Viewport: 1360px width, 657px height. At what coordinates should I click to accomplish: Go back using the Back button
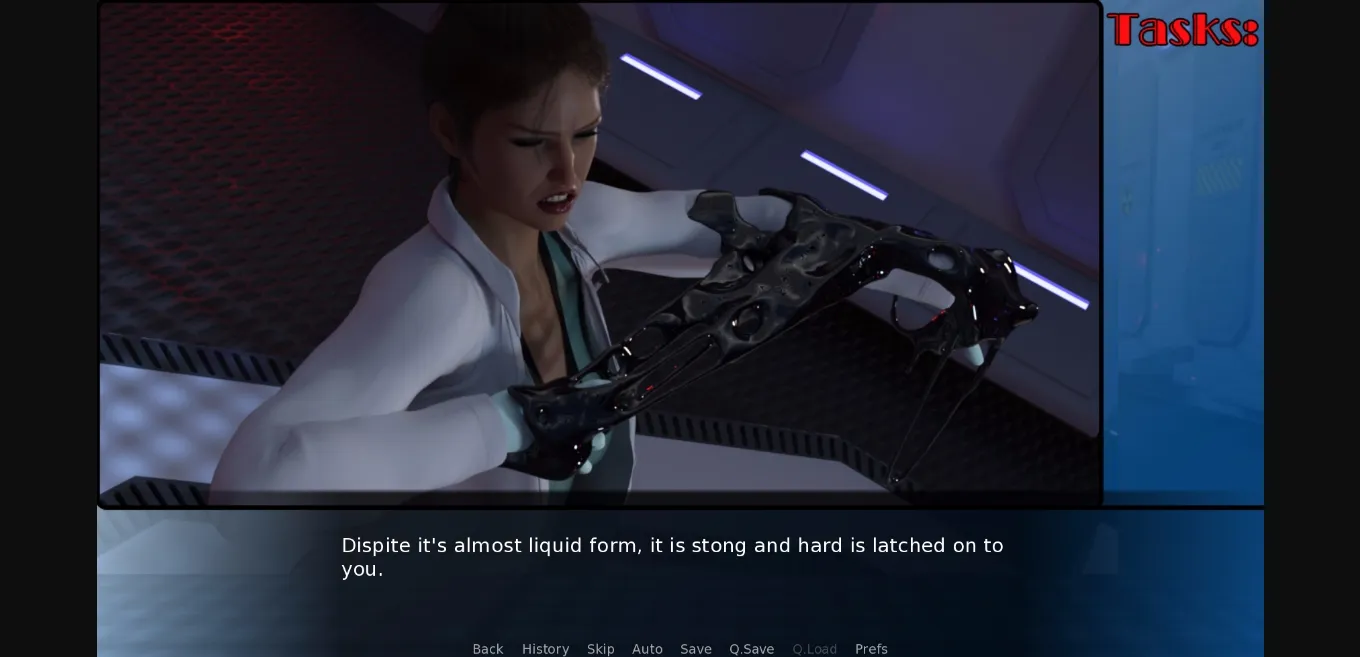488,649
